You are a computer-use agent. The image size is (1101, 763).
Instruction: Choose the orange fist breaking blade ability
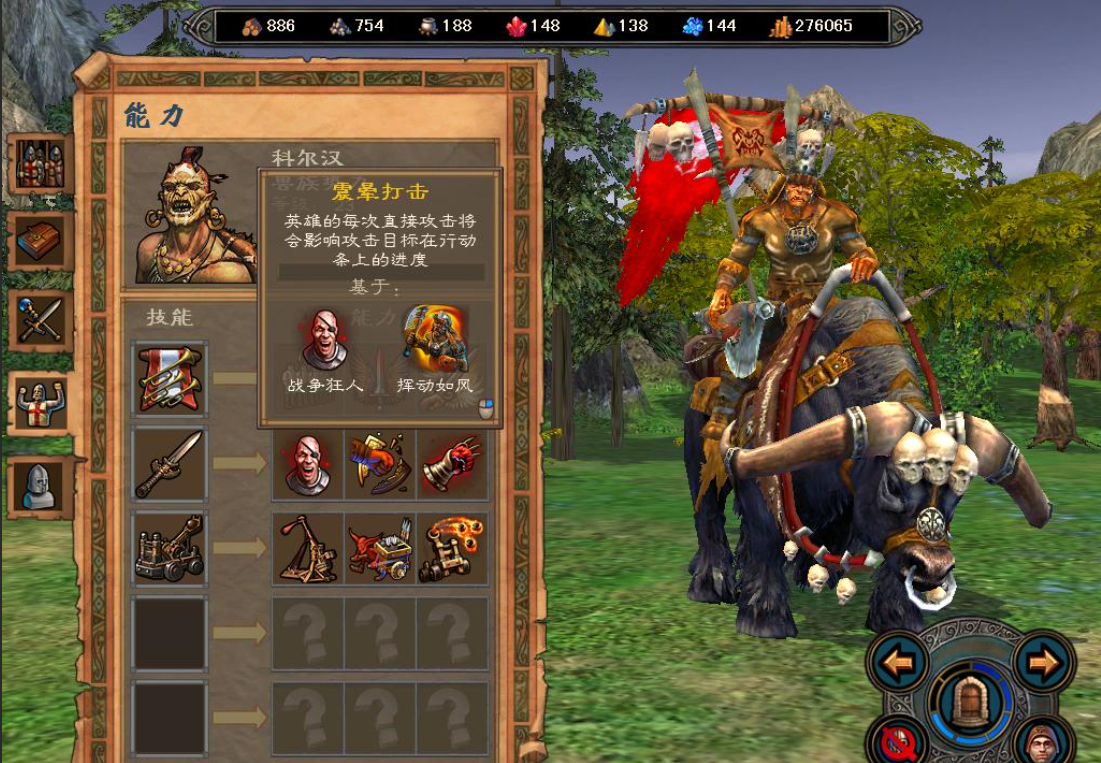coord(380,463)
